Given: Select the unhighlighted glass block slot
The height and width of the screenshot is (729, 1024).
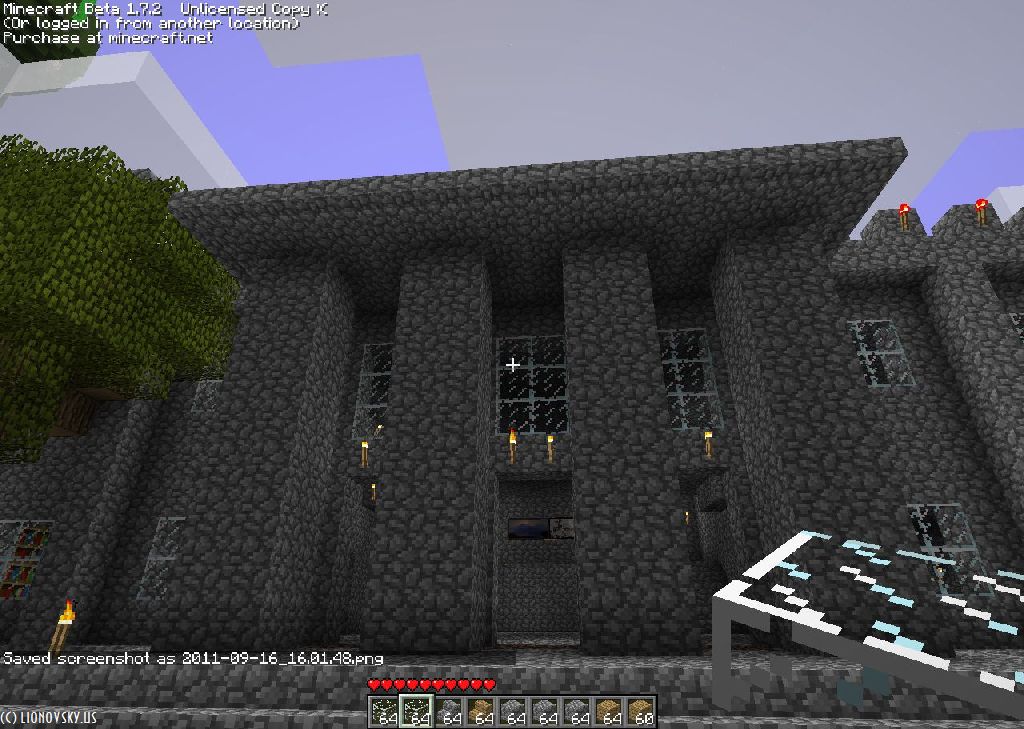Looking at the screenshot, I should pos(384,712).
